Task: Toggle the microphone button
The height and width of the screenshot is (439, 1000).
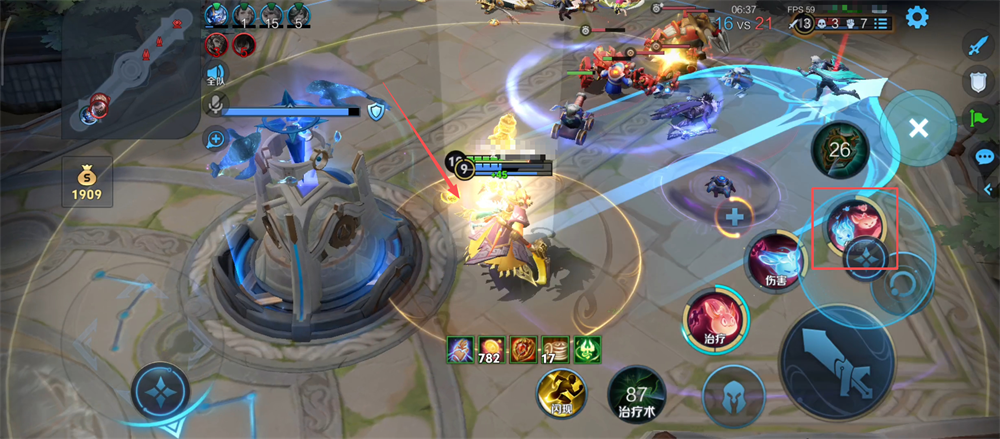Action: 215,105
